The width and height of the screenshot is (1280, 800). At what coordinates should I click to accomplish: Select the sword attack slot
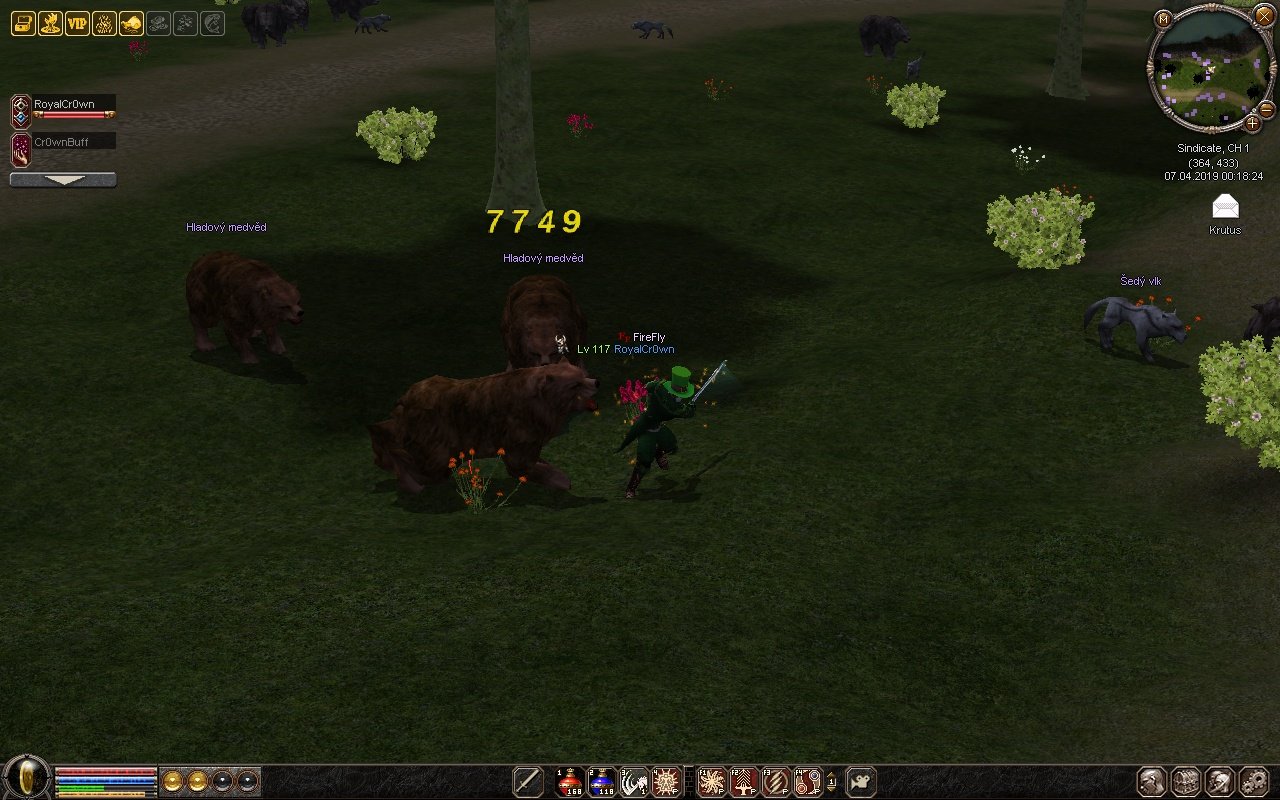[x=528, y=781]
